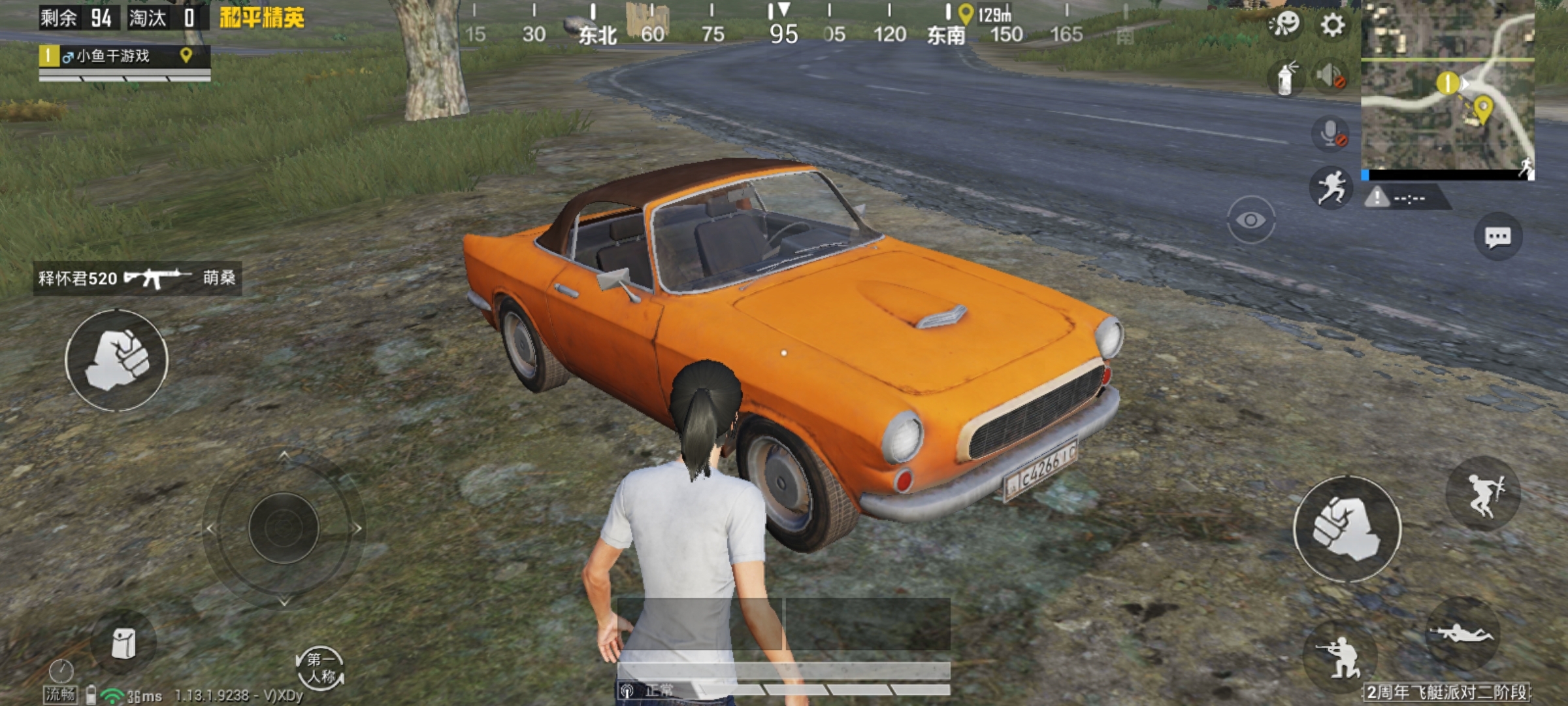
Task: Punch with the right fist button
Action: tap(1347, 529)
